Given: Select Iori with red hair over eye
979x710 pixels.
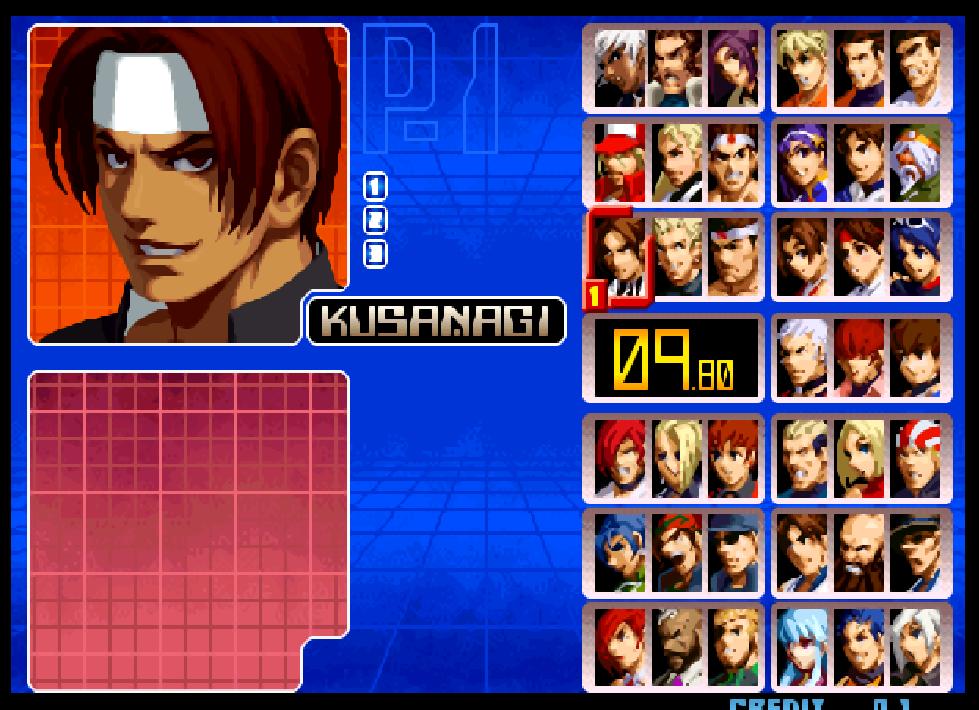Looking at the screenshot, I should pyautogui.click(x=619, y=459).
